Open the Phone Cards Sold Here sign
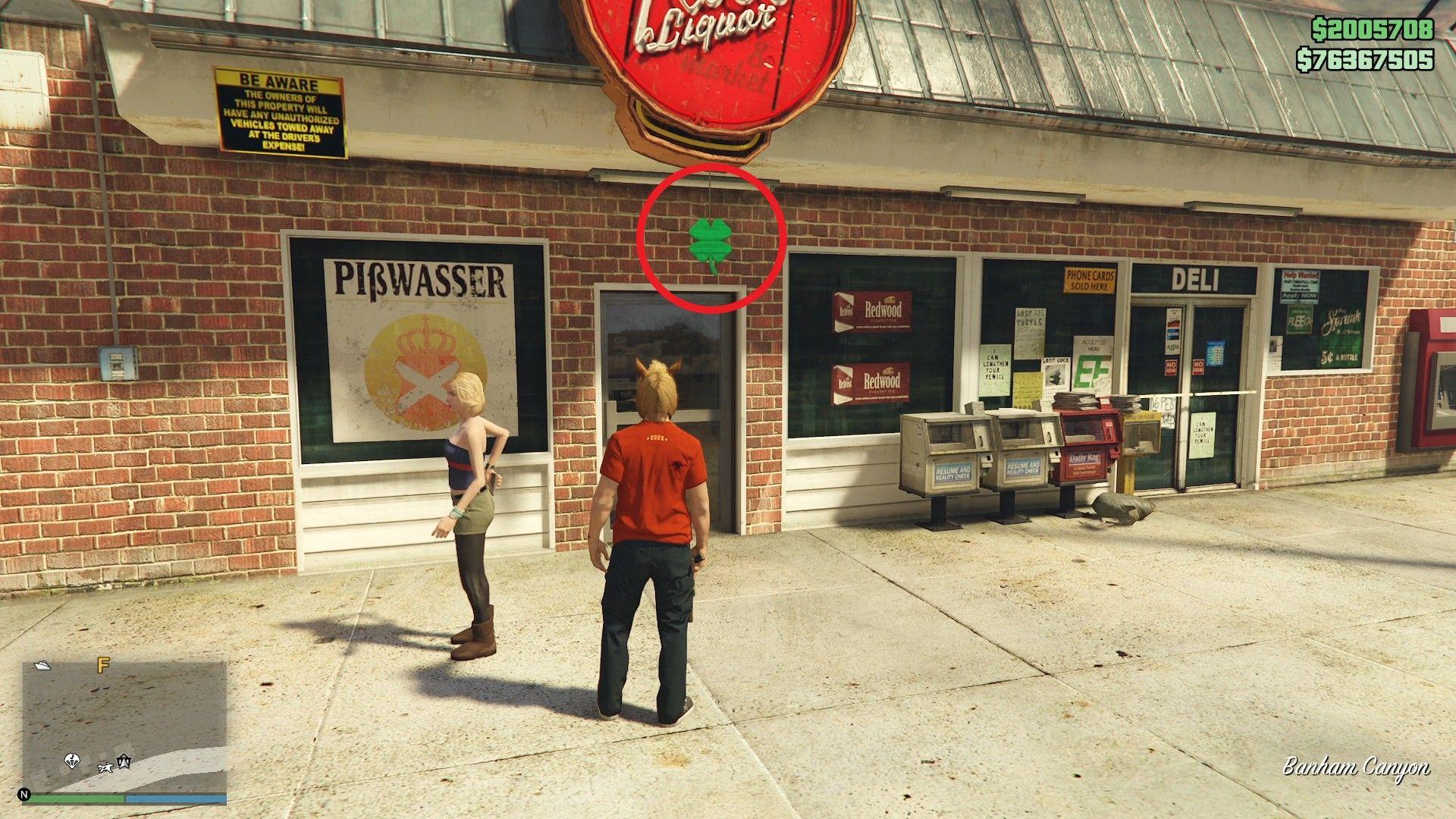Viewport: 1456px width, 819px height. [1090, 281]
